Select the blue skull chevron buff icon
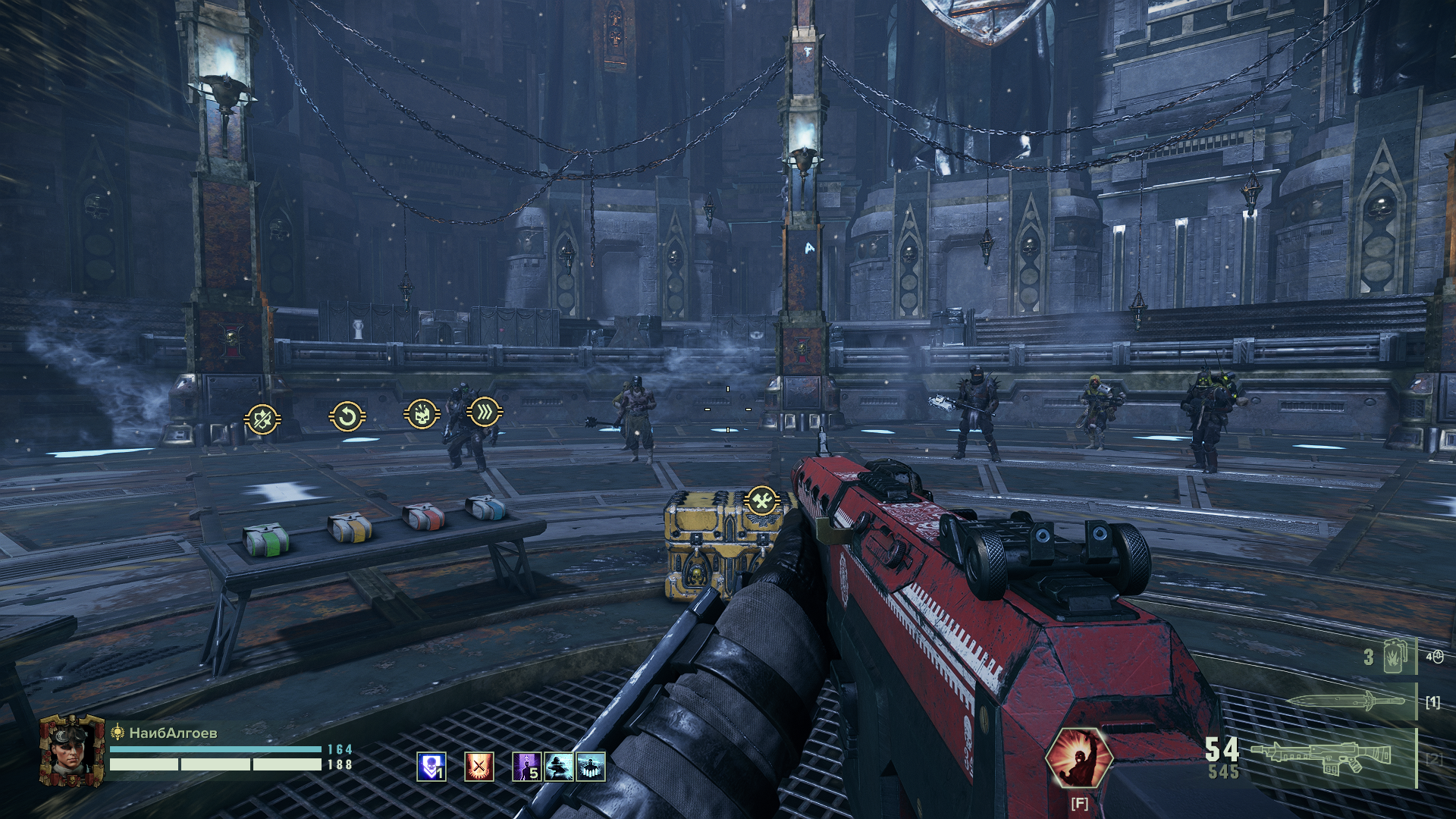The width and height of the screenshot is (1456, 819). [x=431, y=767]
